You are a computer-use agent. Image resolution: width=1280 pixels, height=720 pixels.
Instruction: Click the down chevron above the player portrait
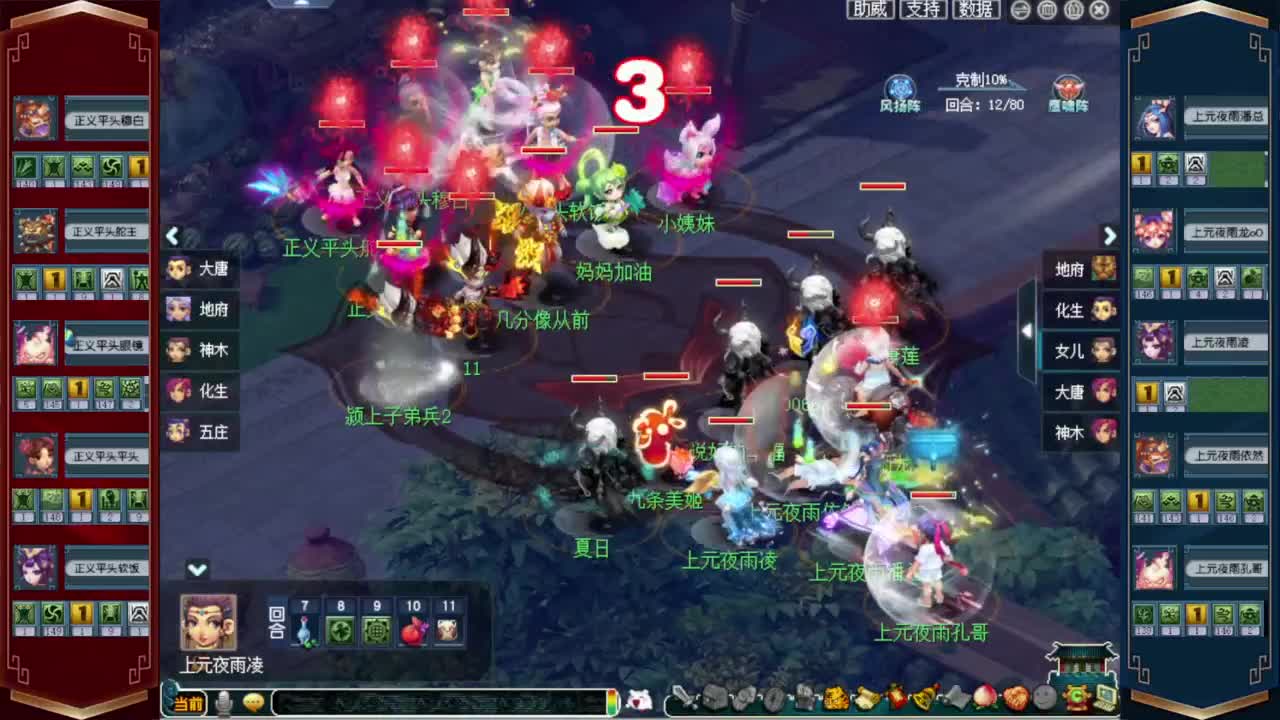196,570
